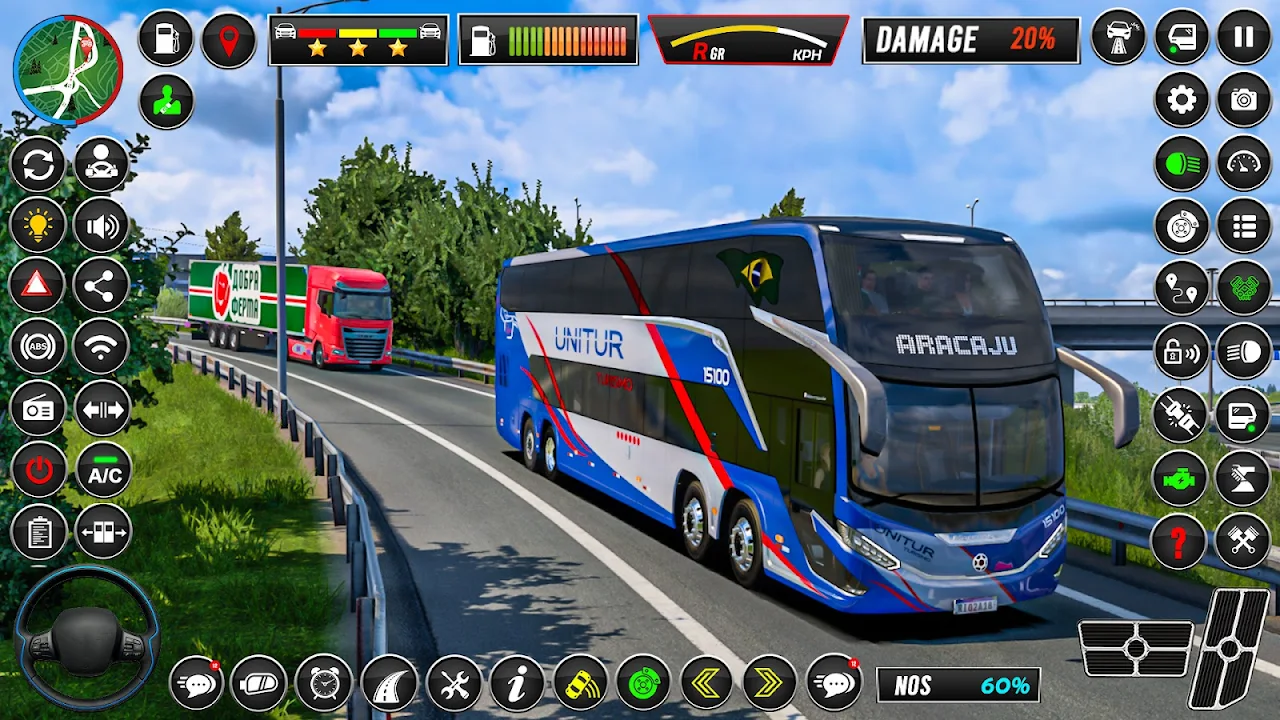Toggle the ABS button

[38, 347]
